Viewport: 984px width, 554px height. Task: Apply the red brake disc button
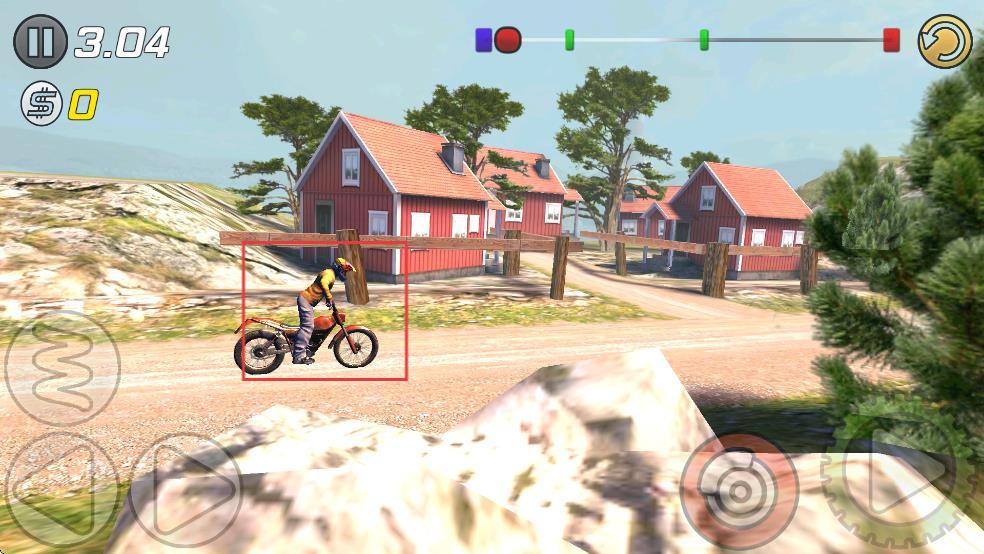tap(739, 491)
